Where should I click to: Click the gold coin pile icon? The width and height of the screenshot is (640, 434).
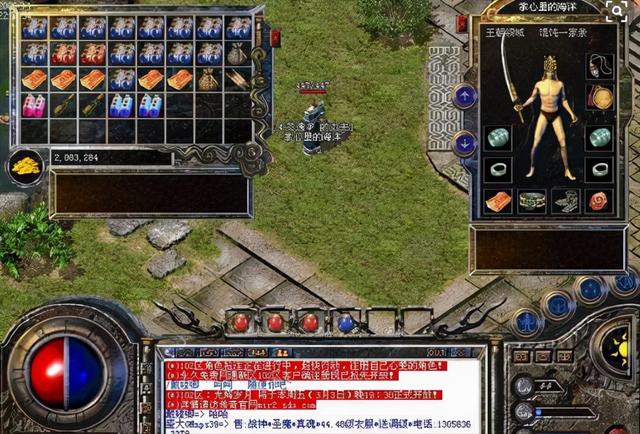[x=26, y=167]
